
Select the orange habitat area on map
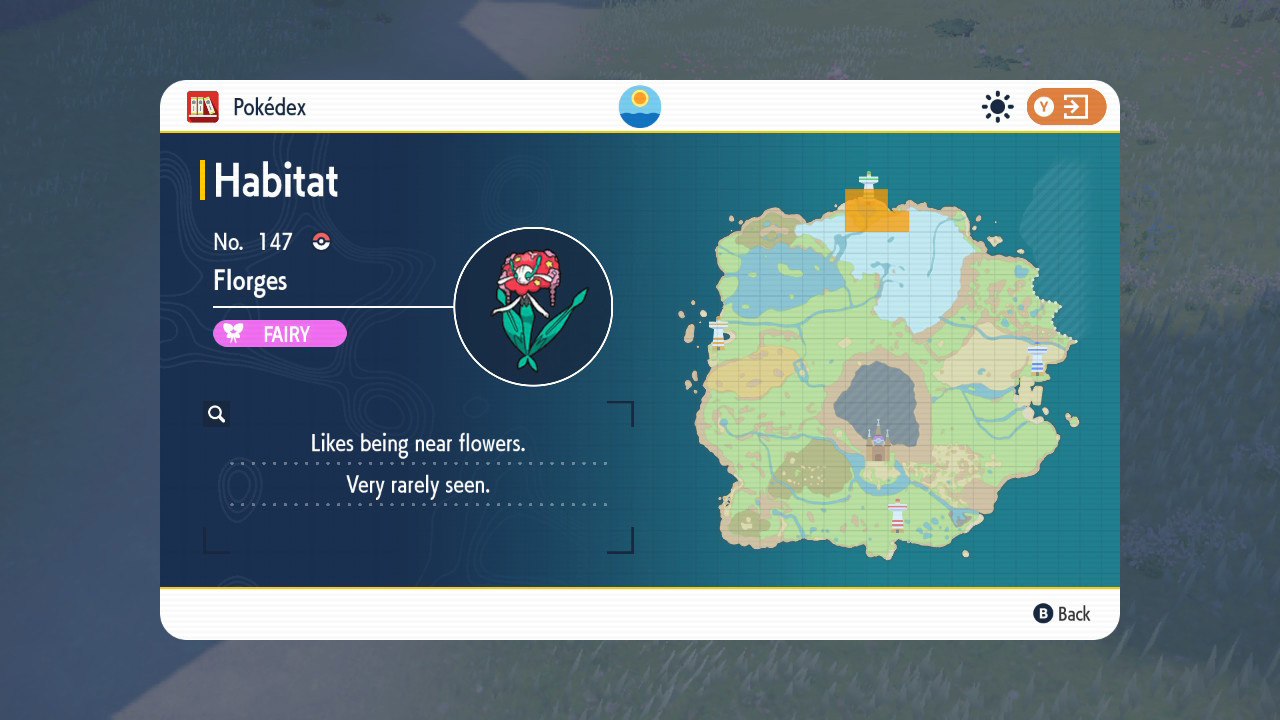pyautogui.click(x=871, y=212)
